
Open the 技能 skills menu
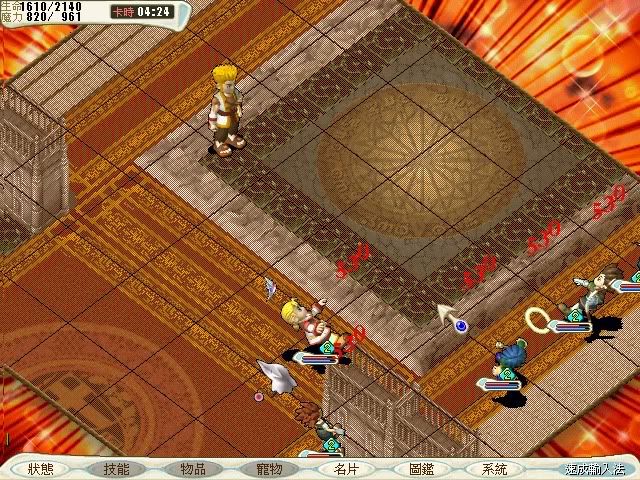117,468
